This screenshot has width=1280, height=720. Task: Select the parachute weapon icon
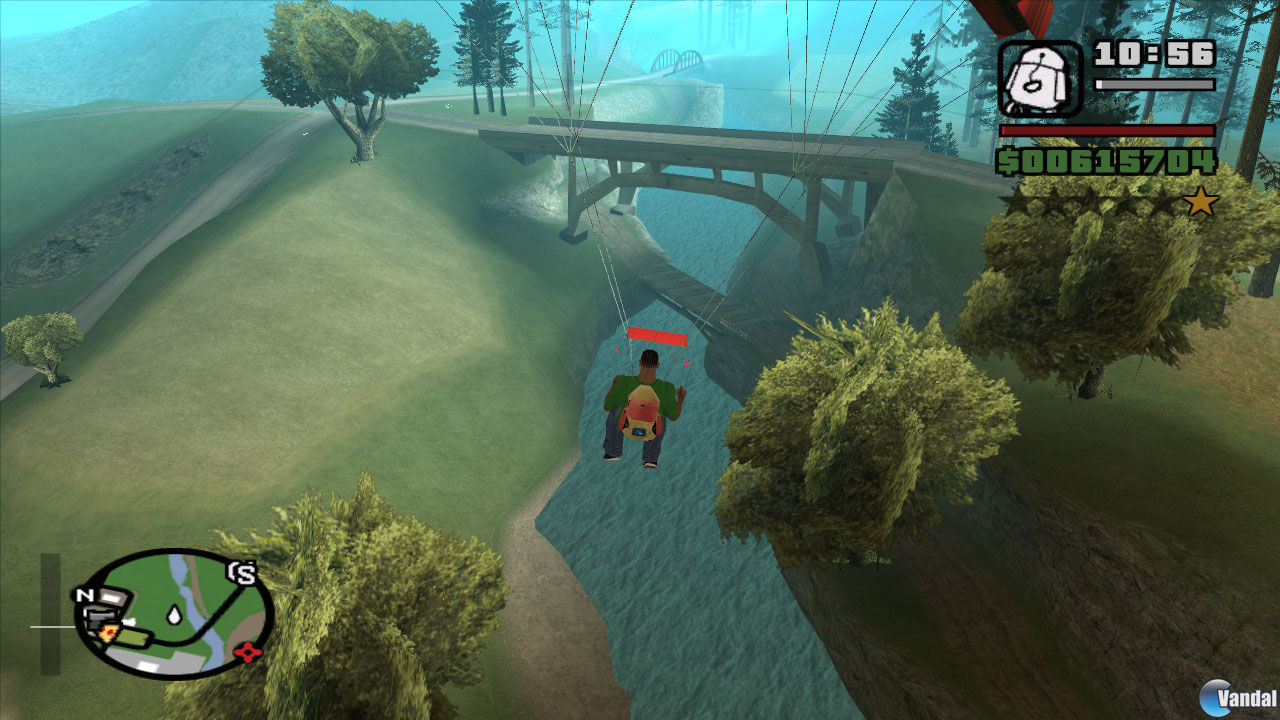[x=1040, y=78]
